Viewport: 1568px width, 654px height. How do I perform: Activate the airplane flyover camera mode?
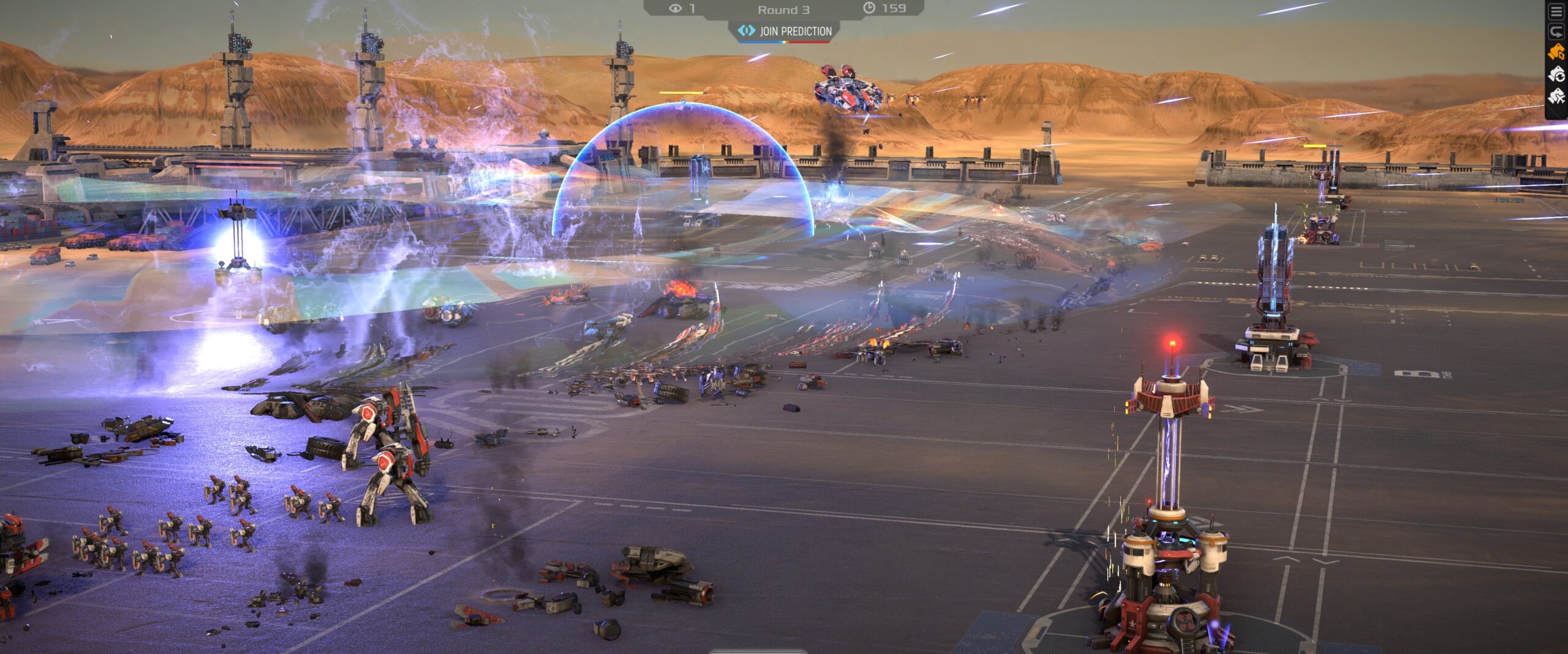click(1557, 96)
